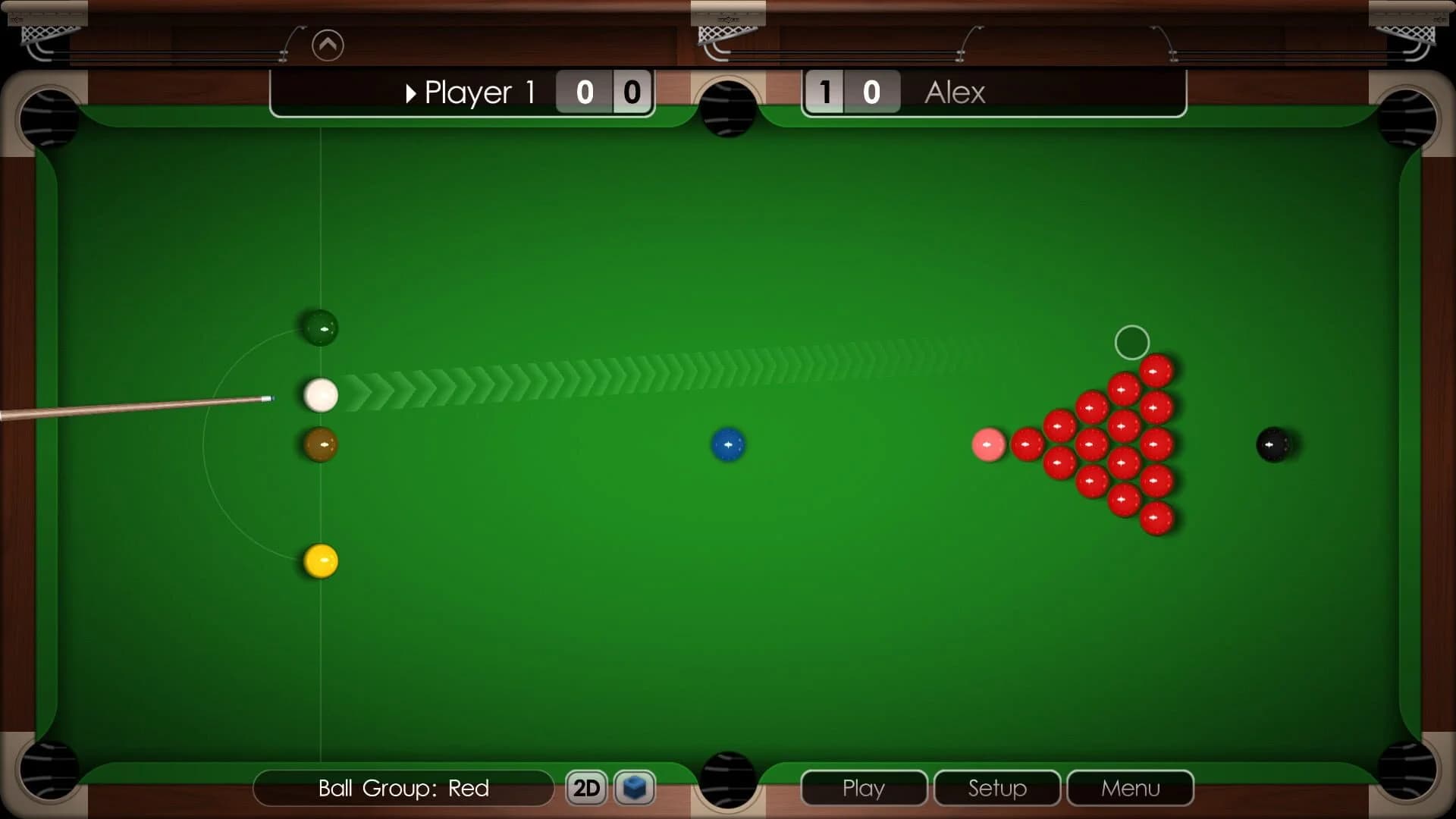This screenshot has height=819, width=1456.
Task: Click the blue ball at center table
Action: pos(729,444)
